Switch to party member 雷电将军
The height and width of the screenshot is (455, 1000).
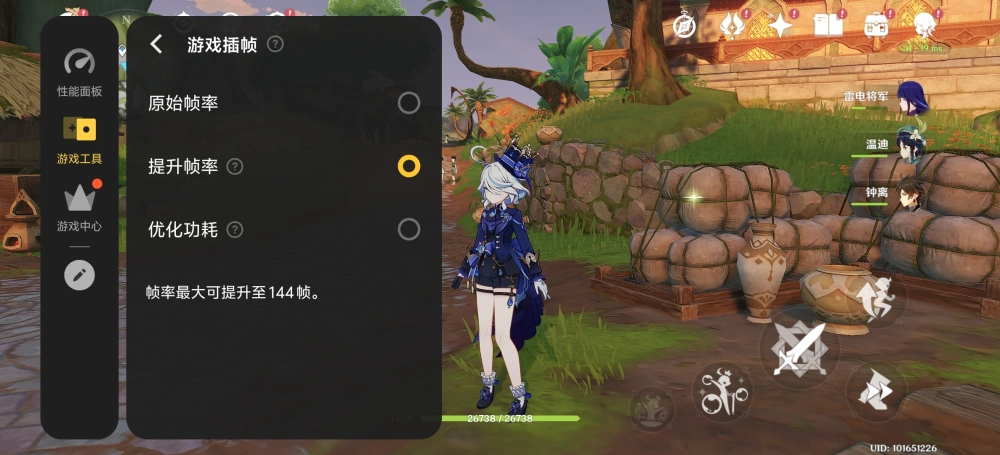(910, 98)
